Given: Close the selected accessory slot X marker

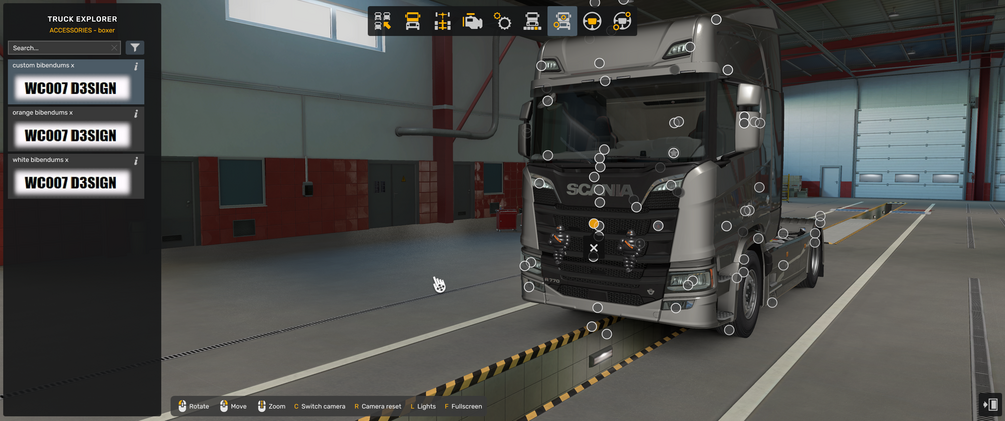Looking at the screenshot, I should pyautogui.click(x=594, y=248).
